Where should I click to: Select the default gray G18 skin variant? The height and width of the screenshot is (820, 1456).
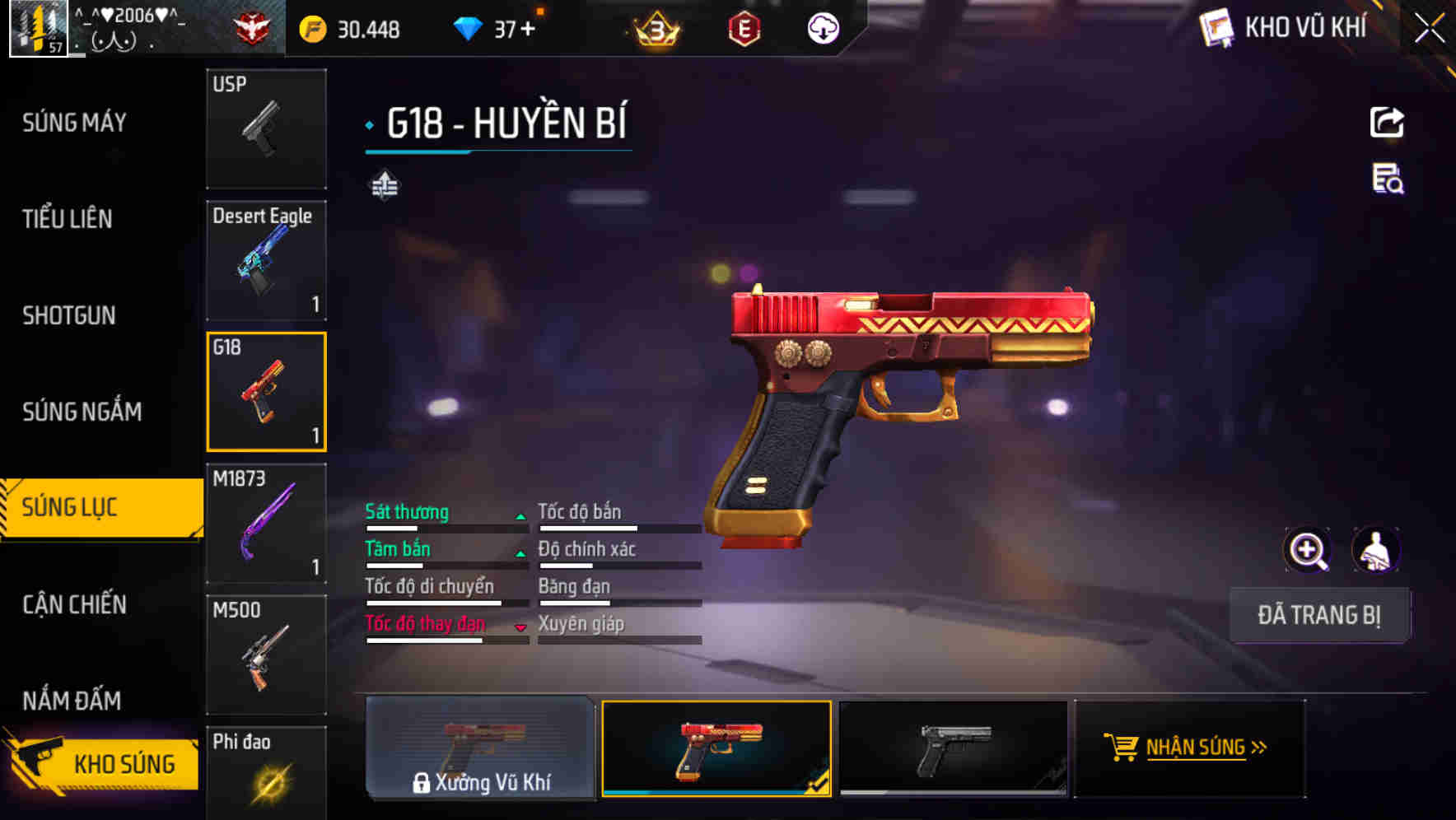tap(954, 749)
